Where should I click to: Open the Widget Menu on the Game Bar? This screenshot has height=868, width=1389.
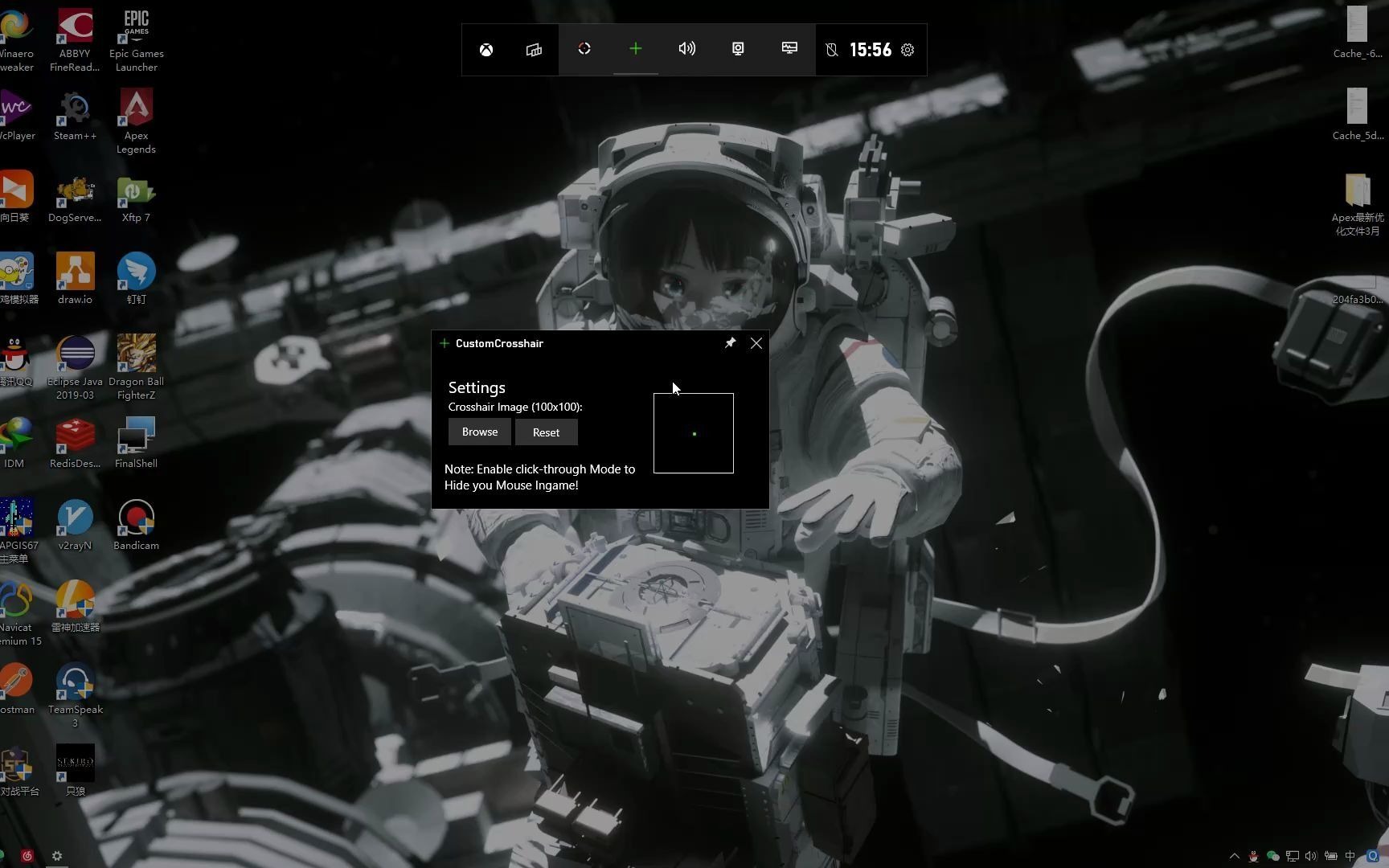[x=534, y=49]
